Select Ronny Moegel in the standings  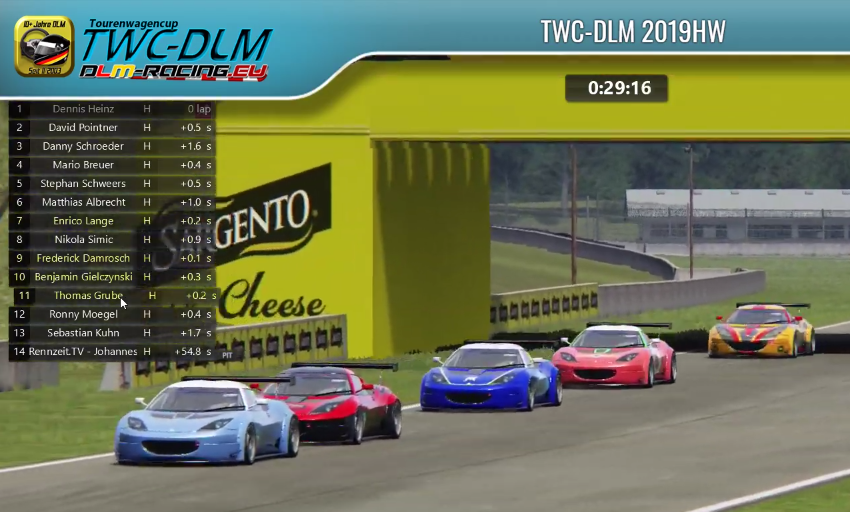point(83,314)
